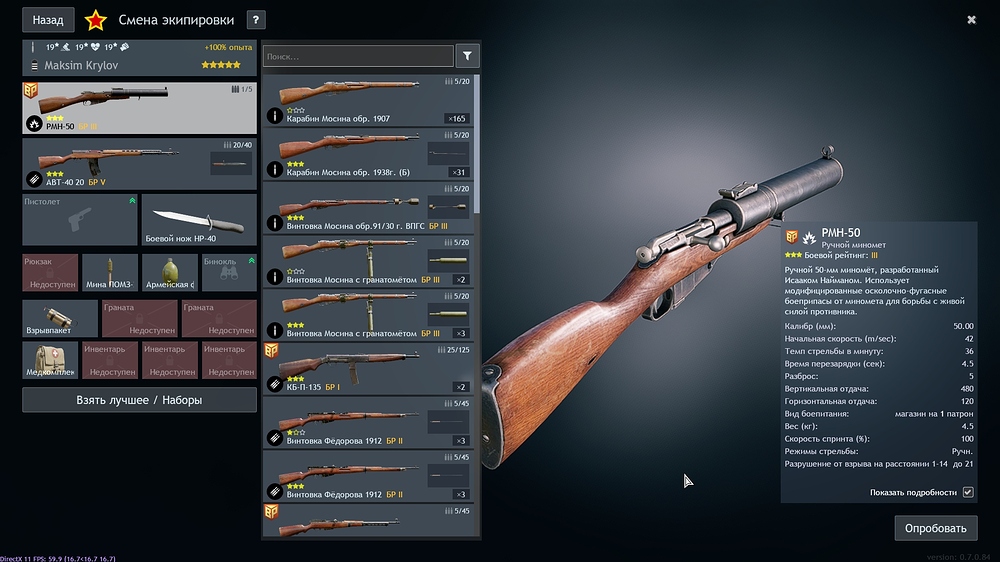Open the question mark help button
Screen dimensions: 1000x562
pyautogui.click(x=256, y=19)
